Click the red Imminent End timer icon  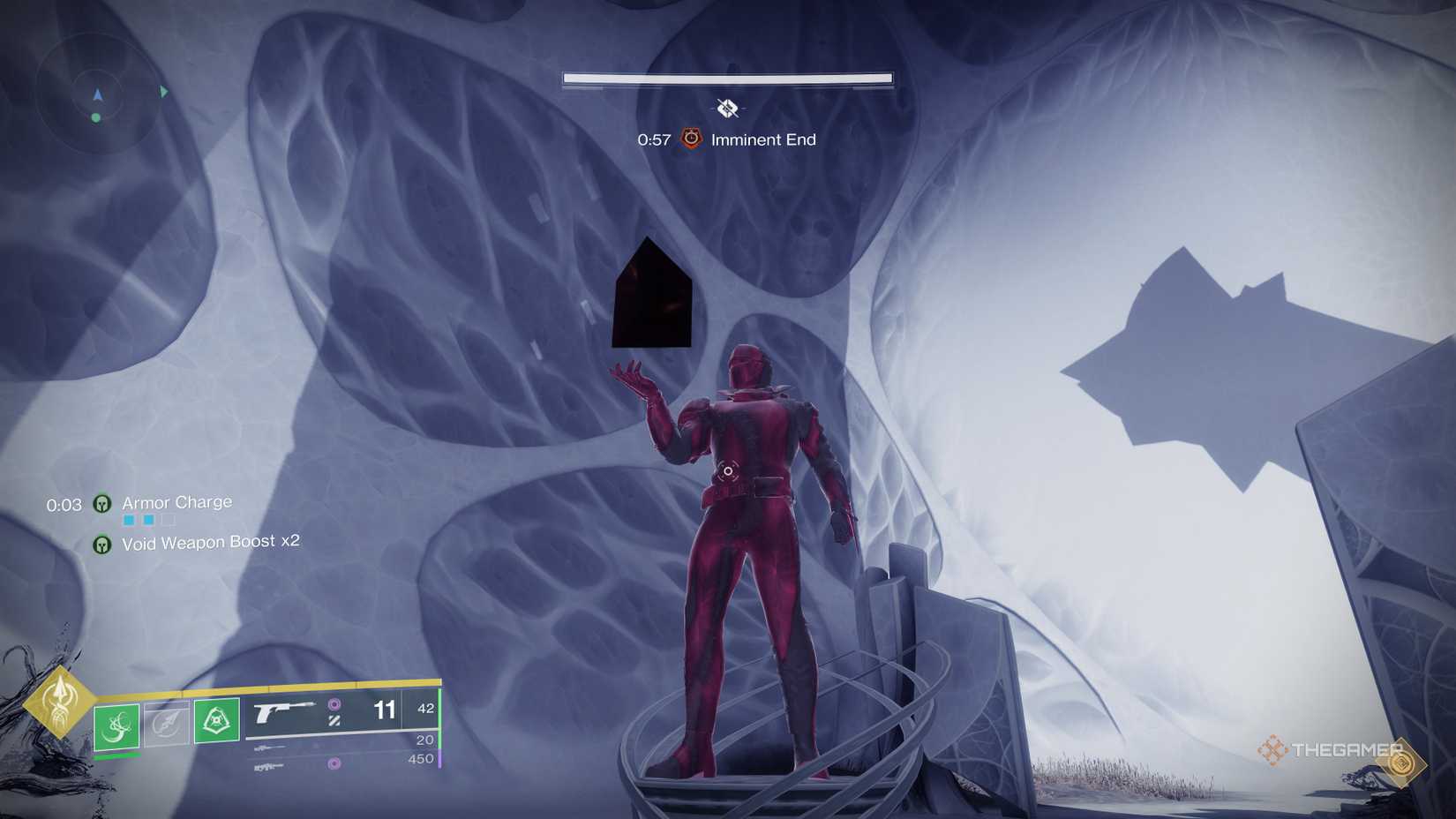(691, 139)
